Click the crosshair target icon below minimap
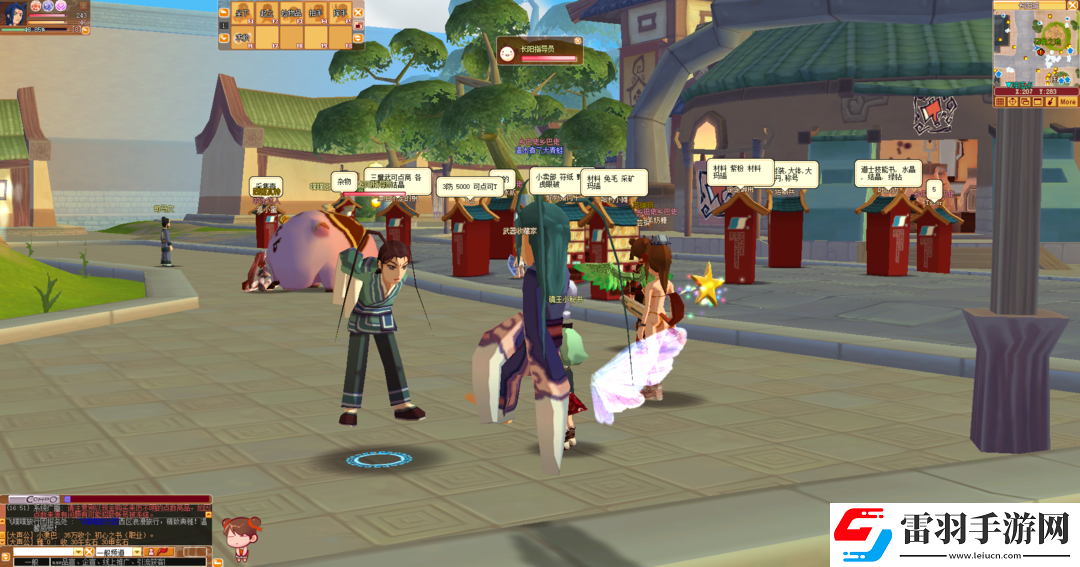The image size is (1080, 567). pyautogui.click(x=1012, y=101)
